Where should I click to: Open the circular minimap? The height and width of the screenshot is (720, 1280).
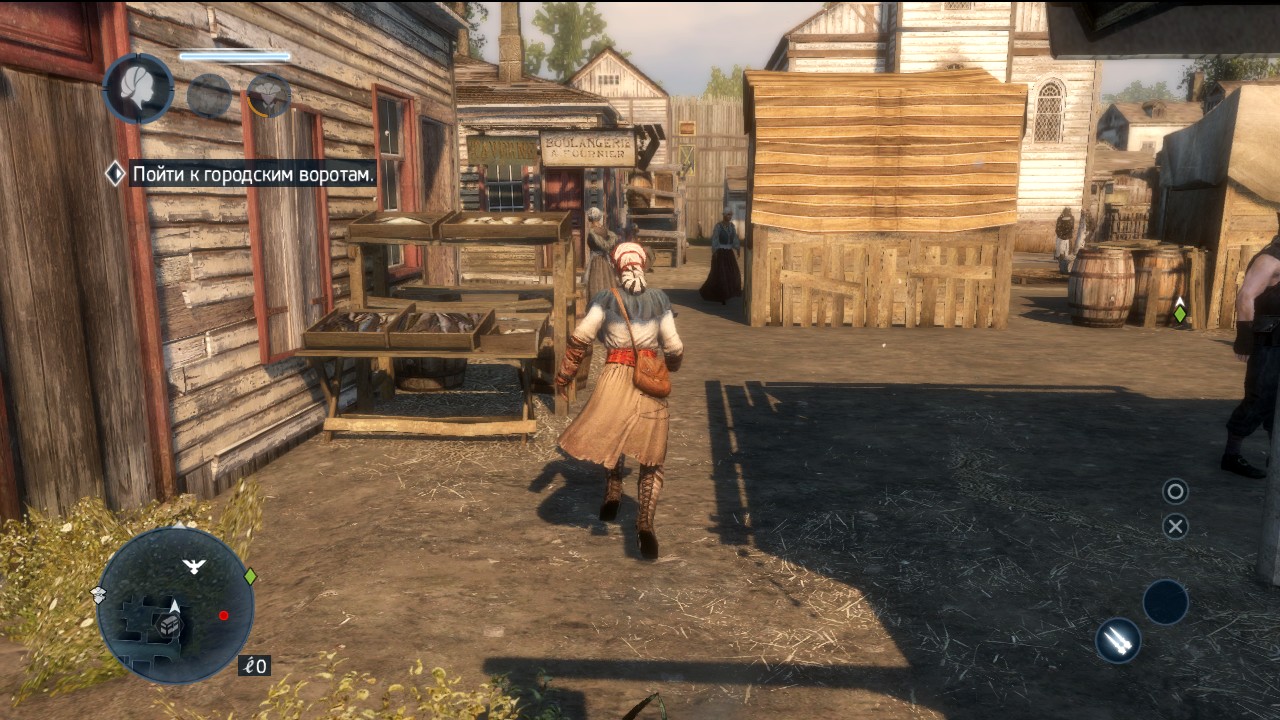coord(176,605)
